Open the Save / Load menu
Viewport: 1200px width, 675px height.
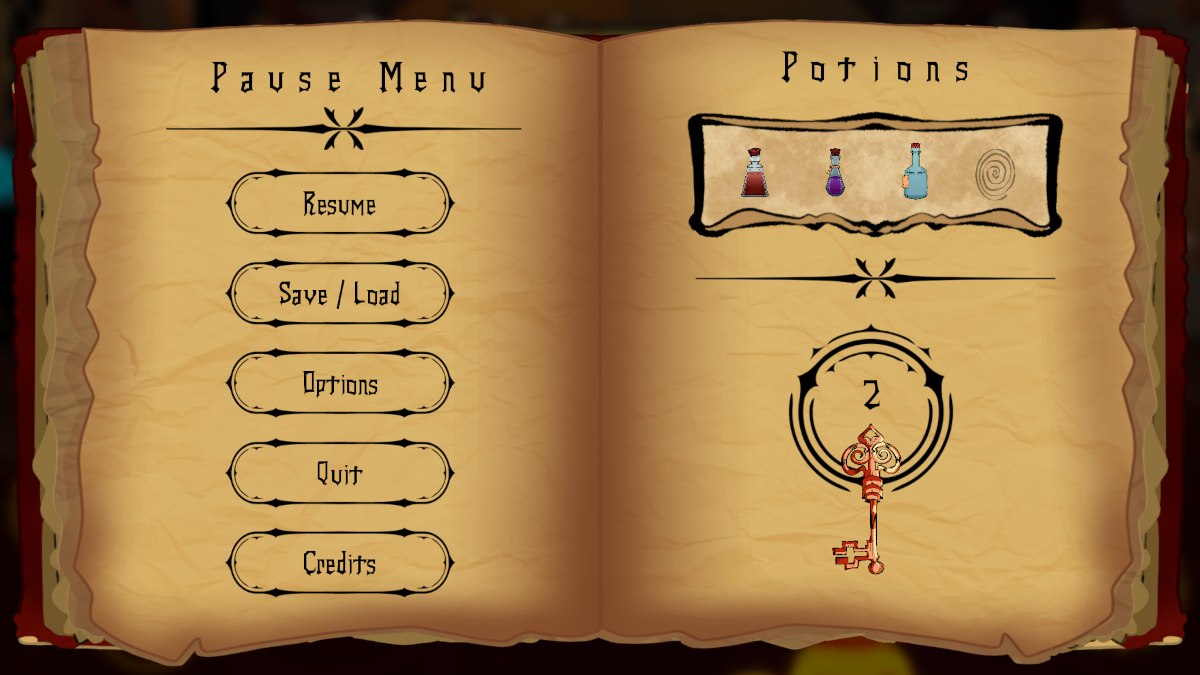340,294
